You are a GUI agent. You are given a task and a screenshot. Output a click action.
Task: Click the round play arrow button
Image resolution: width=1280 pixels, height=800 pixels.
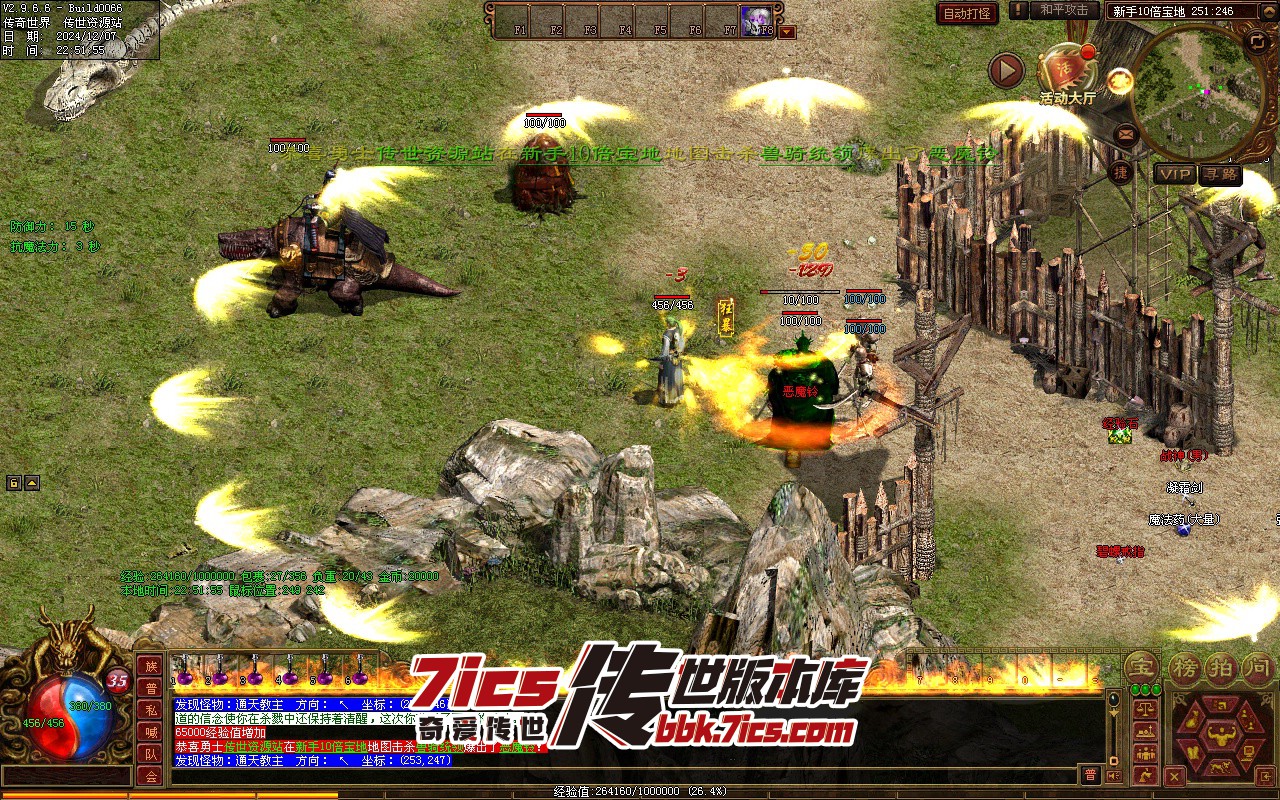(x=1006, y=71)
